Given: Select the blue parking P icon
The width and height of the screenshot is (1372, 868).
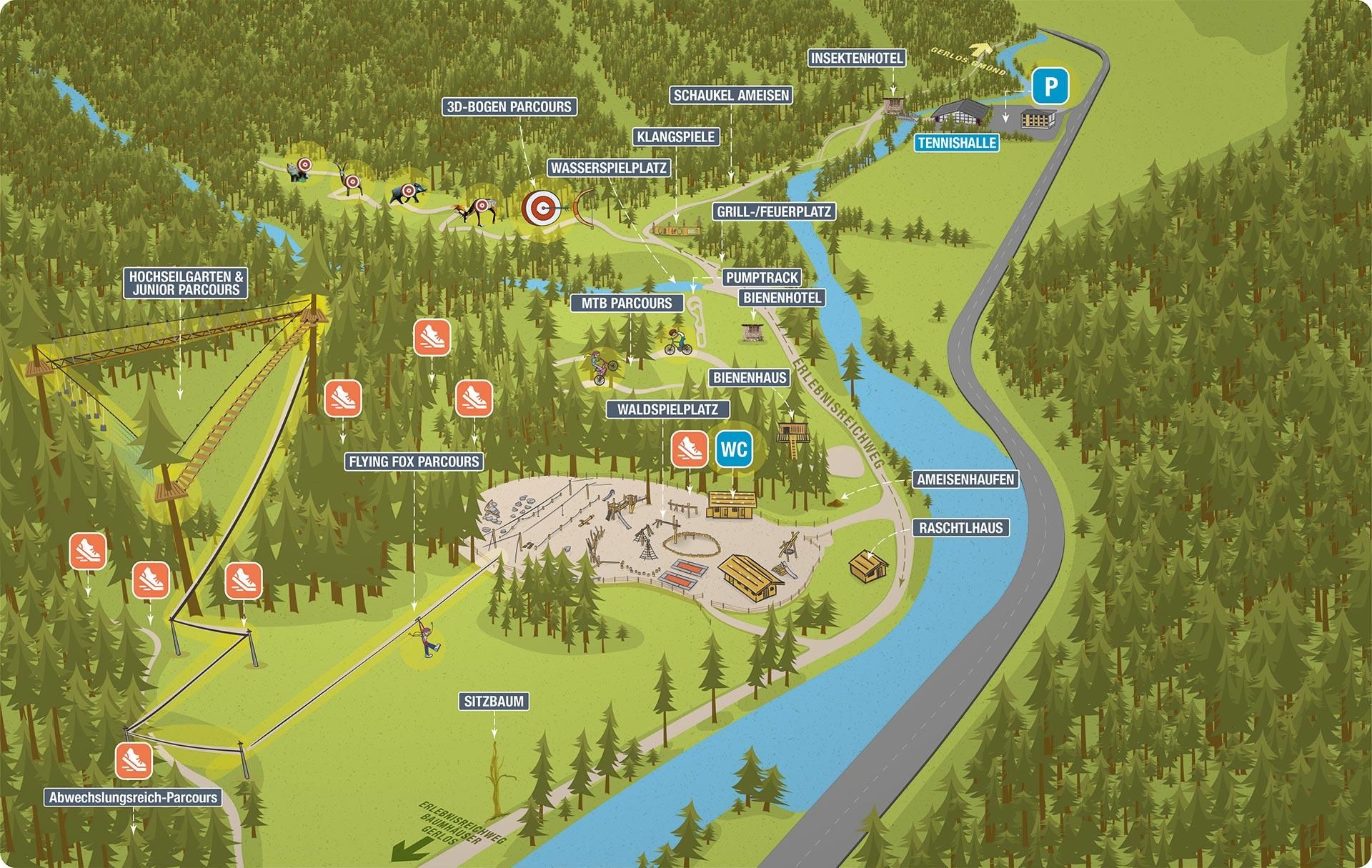Looking at the screenshot, I should [x=1050, y=87].
